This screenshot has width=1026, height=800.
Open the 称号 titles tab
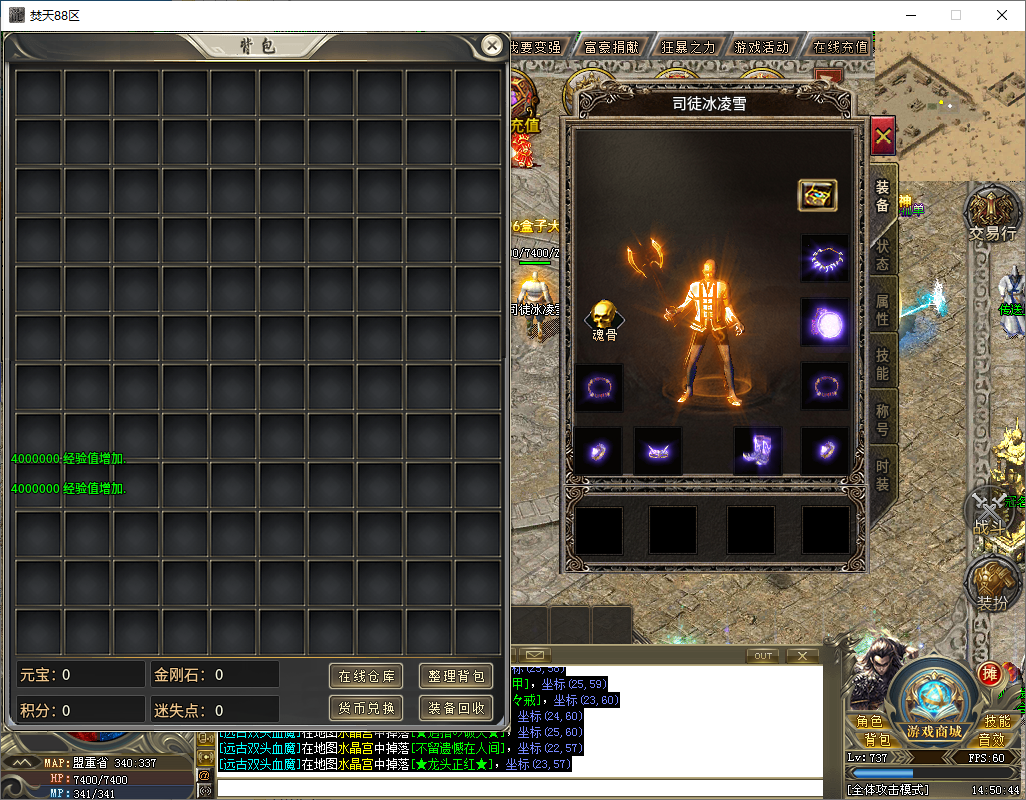click(883, 419)
